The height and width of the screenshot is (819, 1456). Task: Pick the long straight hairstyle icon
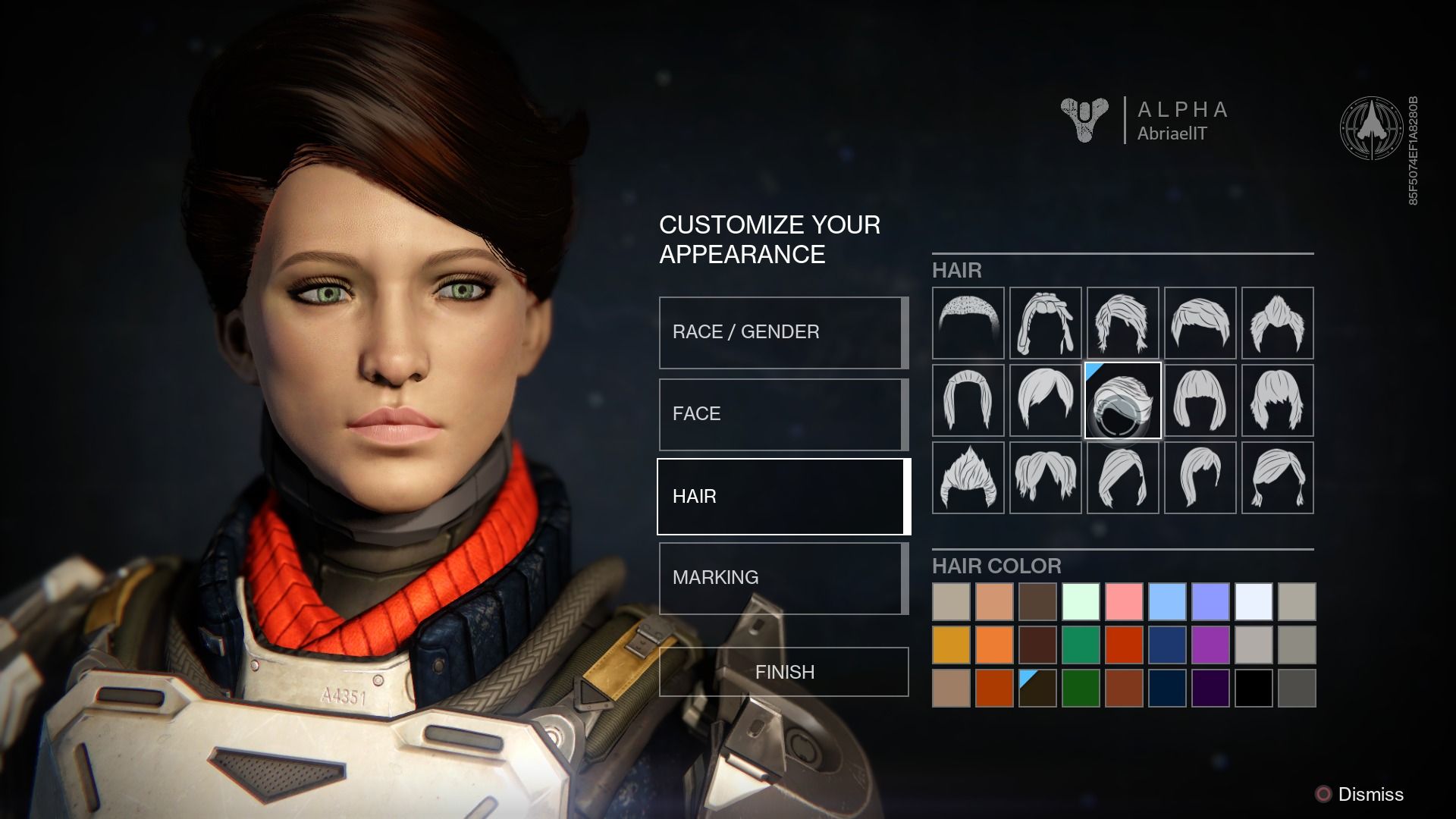(x=968, y=400)
